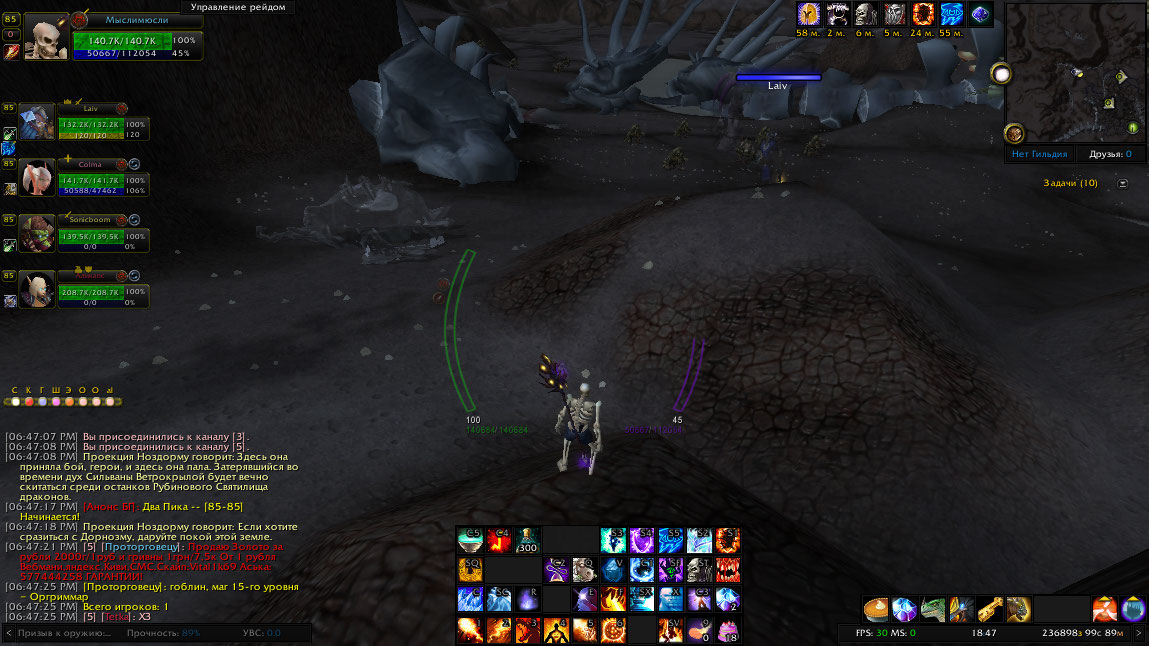Click the golden helmet buff icon

[808, 14]
